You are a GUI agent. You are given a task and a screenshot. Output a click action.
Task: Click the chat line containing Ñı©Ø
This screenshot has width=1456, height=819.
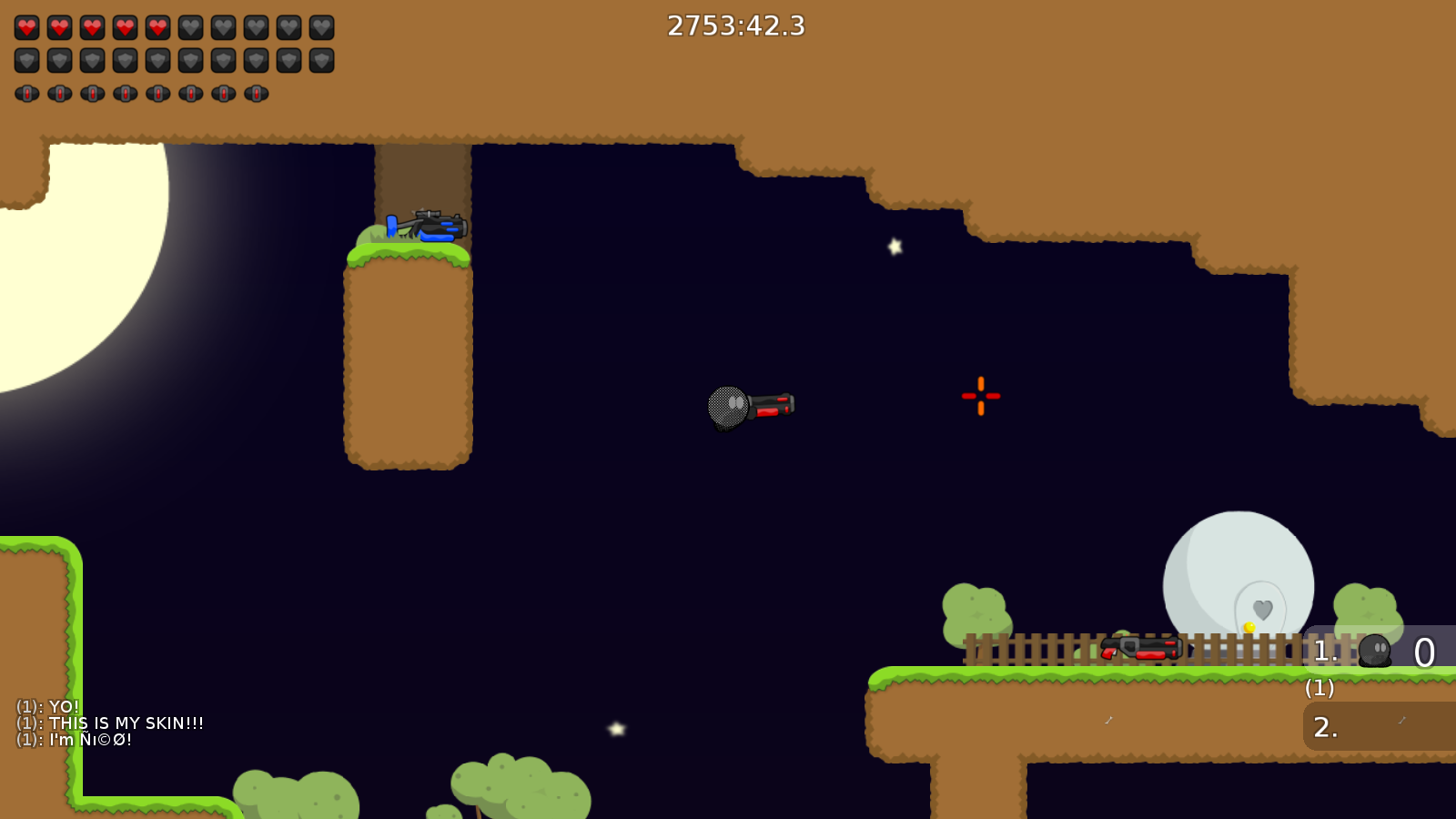pyautogui.click(x=73, y=740)
